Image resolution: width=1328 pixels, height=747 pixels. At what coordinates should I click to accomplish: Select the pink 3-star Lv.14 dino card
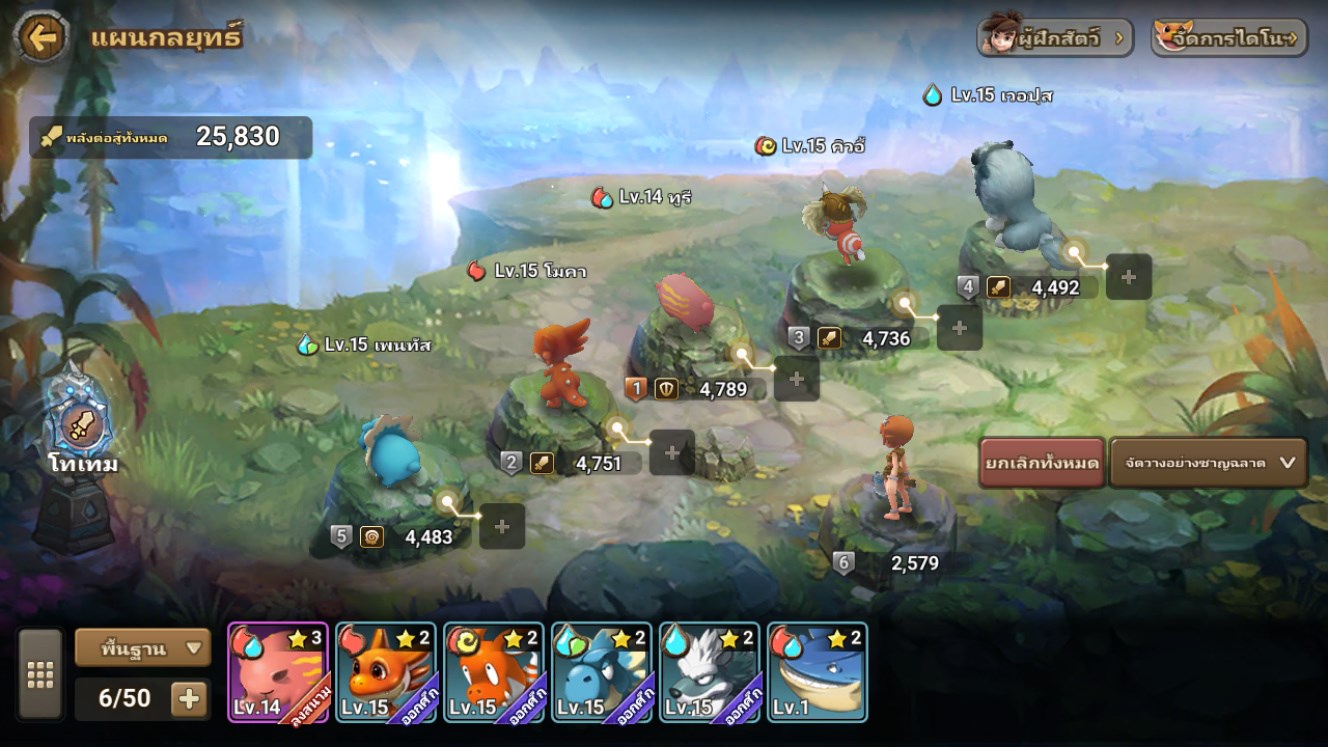tap(278, 672)
